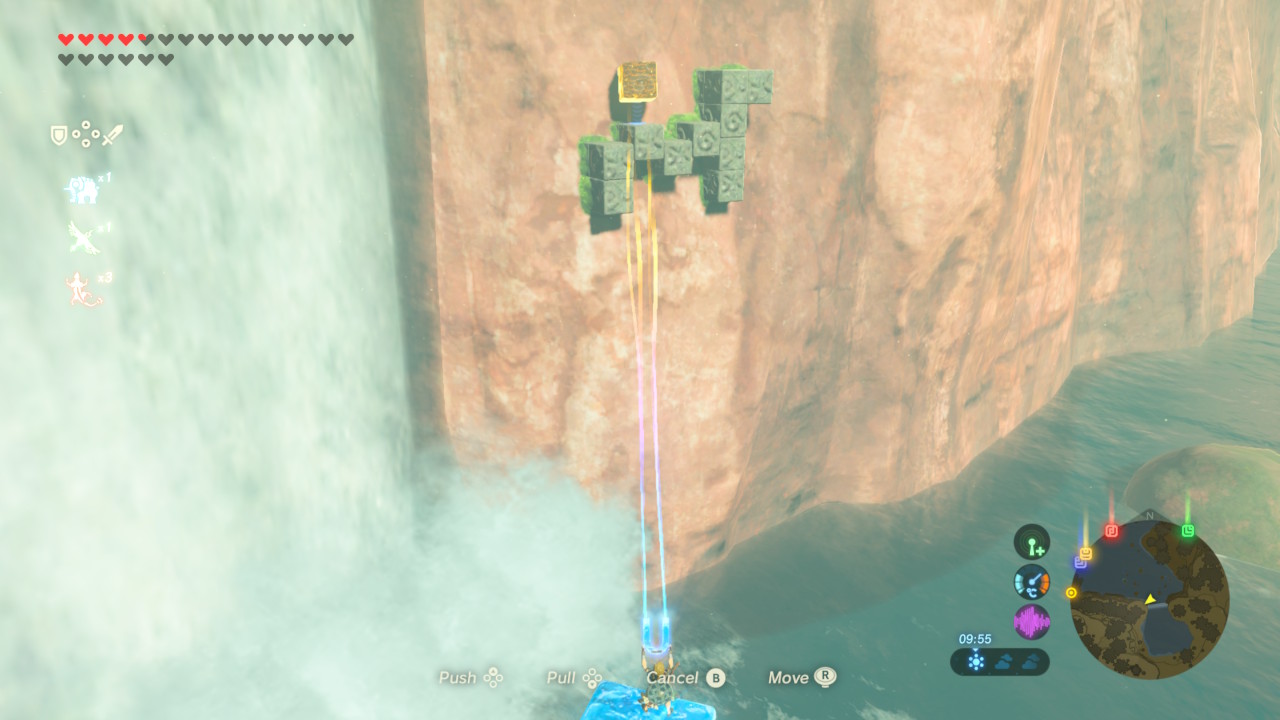
Task: Select the shield icon in the quick menu
Action: coord(59,135)
